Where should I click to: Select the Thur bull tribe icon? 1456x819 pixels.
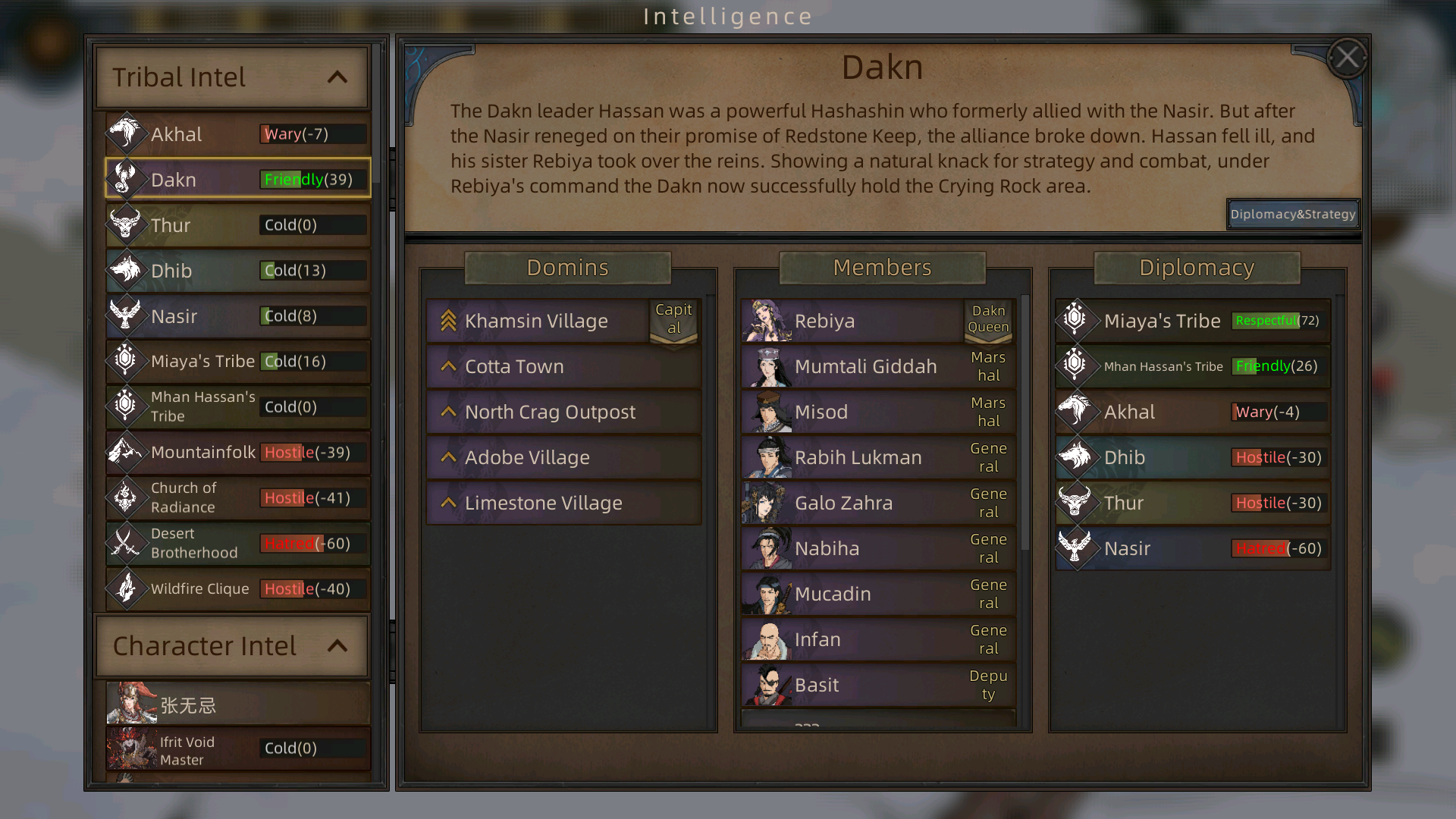tap(127, 224)
